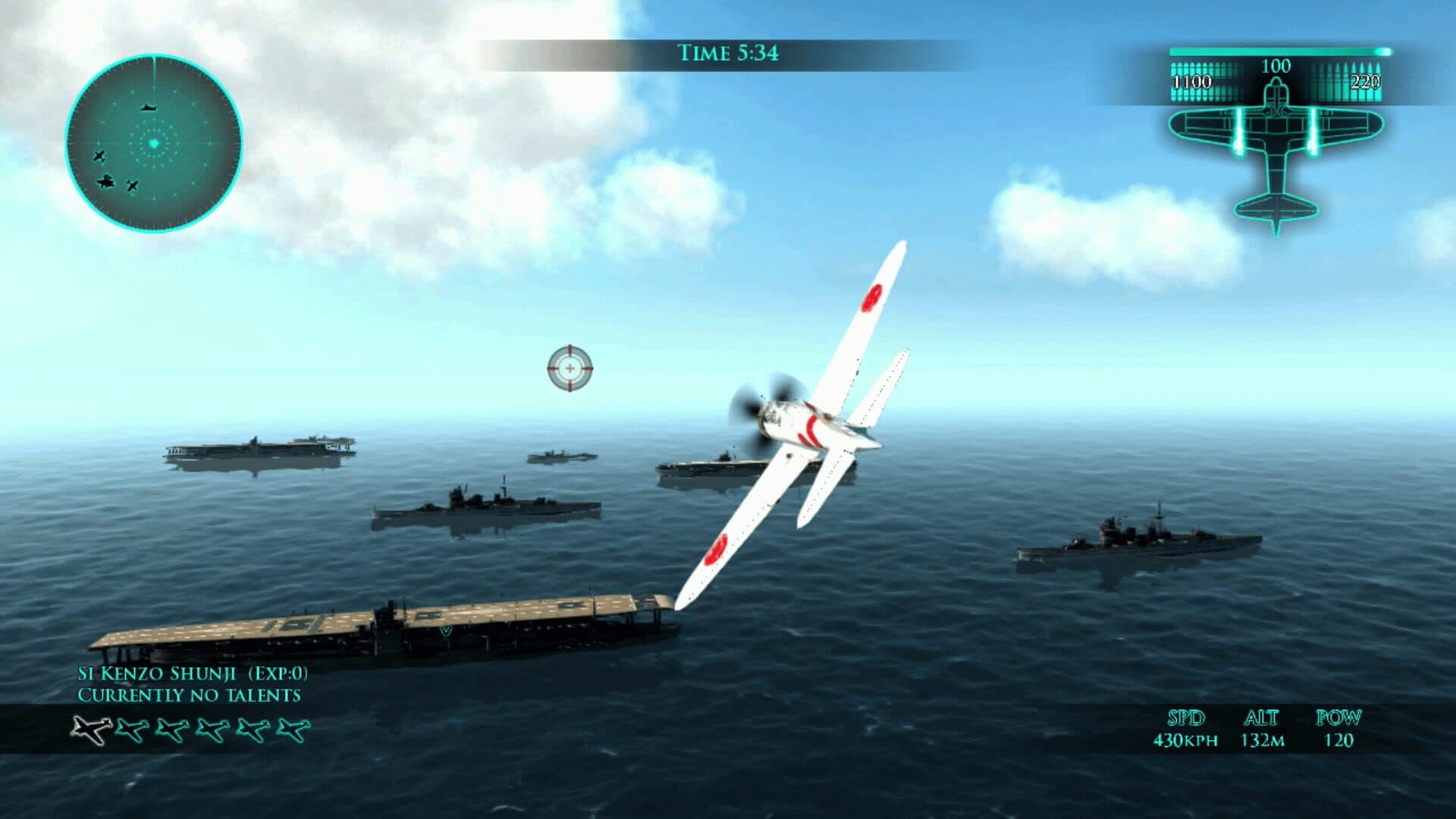1456x819 pixels.
Task: Choose the highlighted white squadron plane icon
Action: point(92,730)
